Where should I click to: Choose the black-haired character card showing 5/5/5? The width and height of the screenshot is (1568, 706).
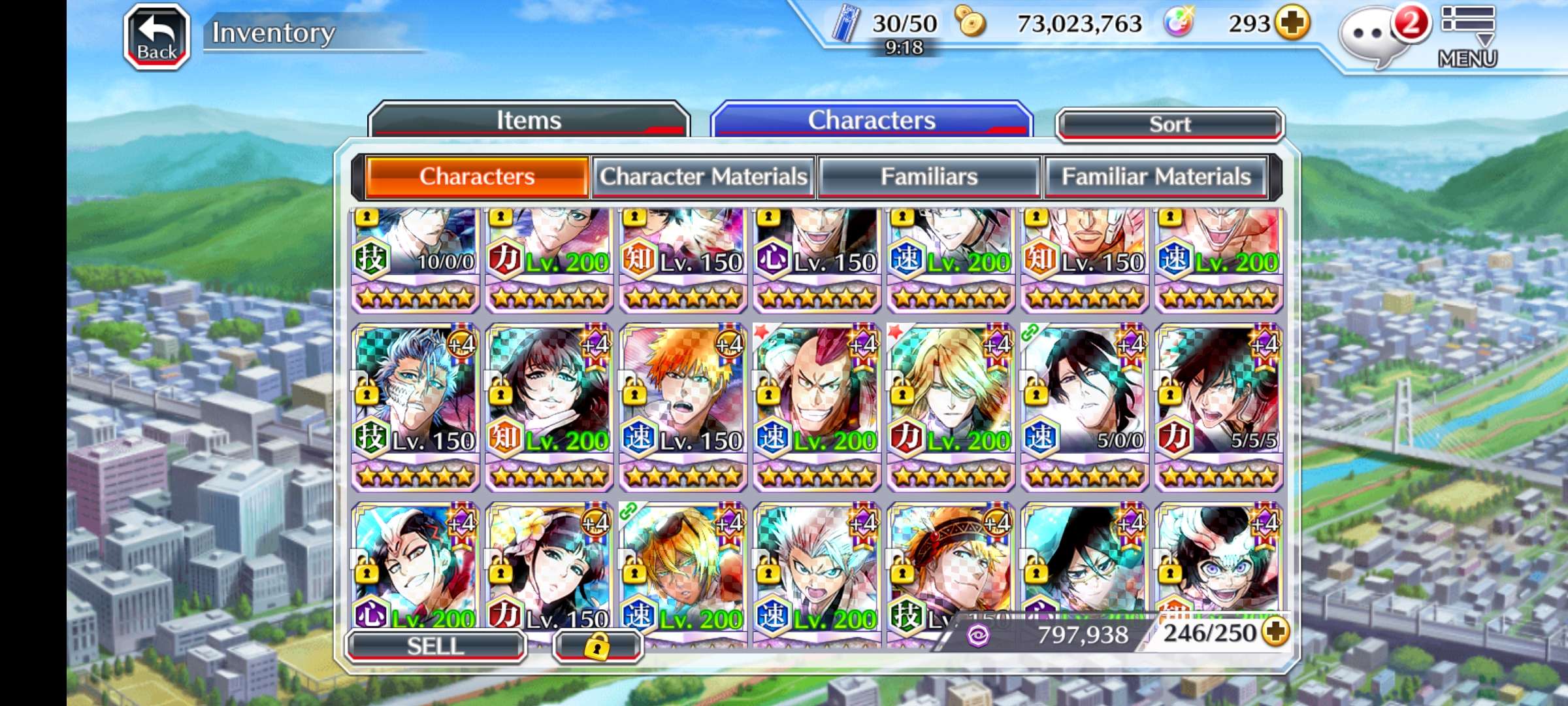[x=1218, y=405]
